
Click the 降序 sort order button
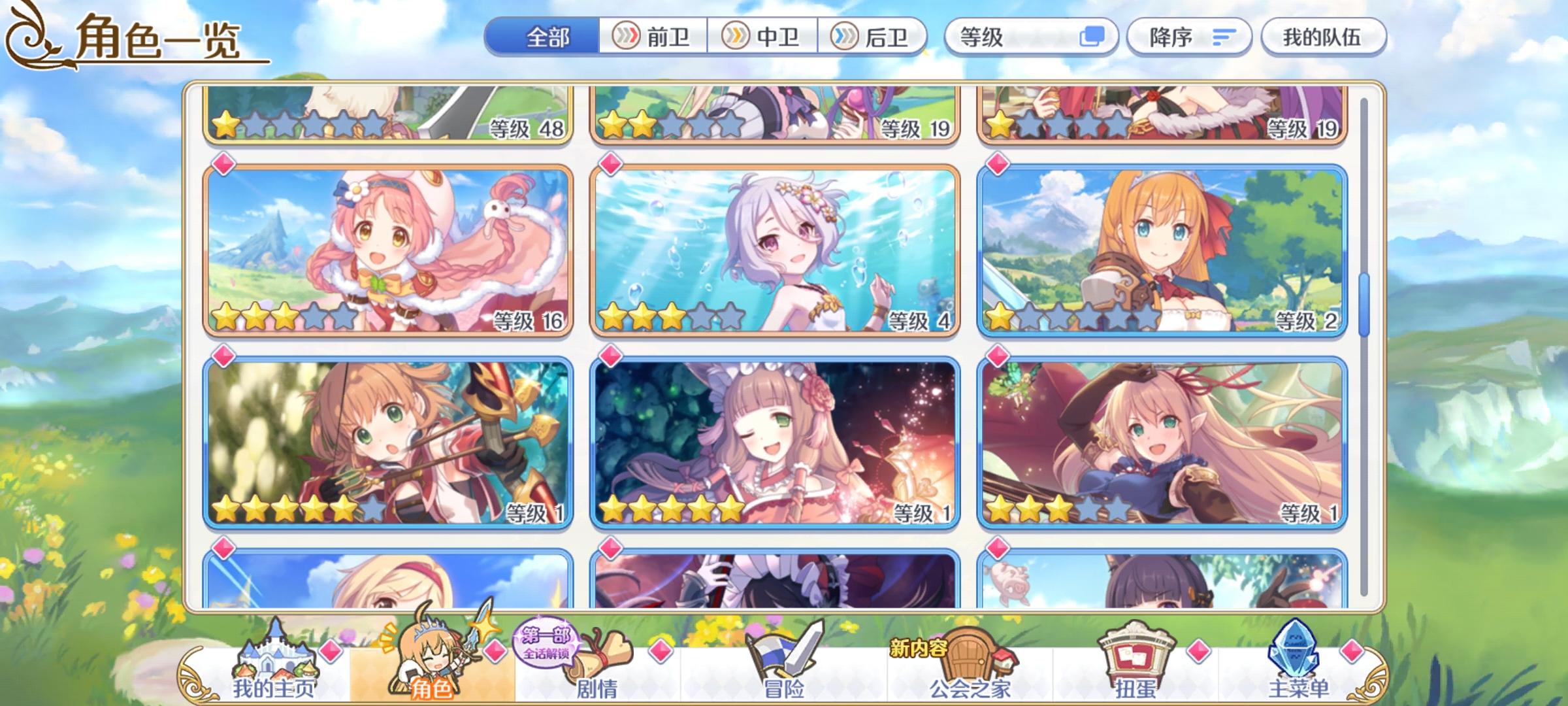coord(1189,37)
